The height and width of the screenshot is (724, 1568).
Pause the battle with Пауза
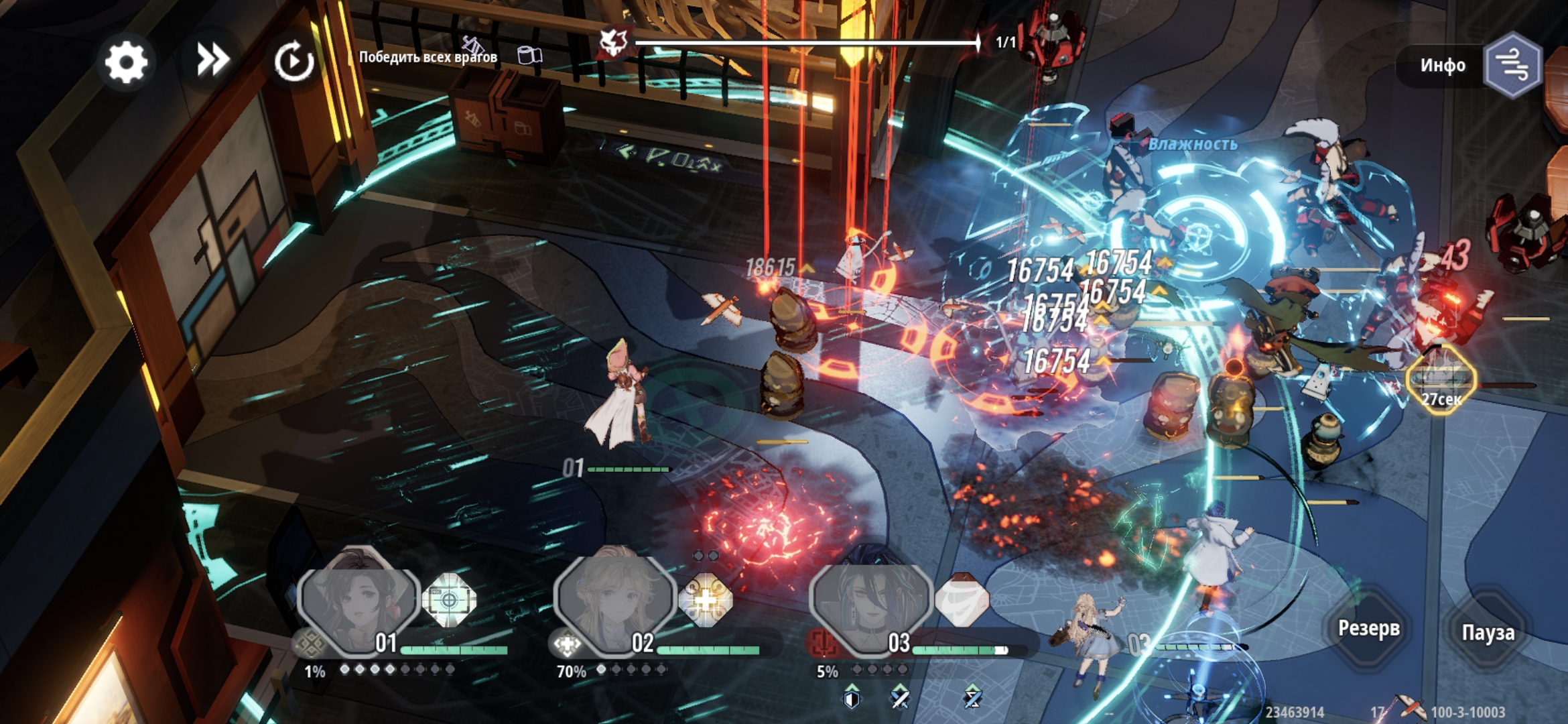(x=1488, y=632)
